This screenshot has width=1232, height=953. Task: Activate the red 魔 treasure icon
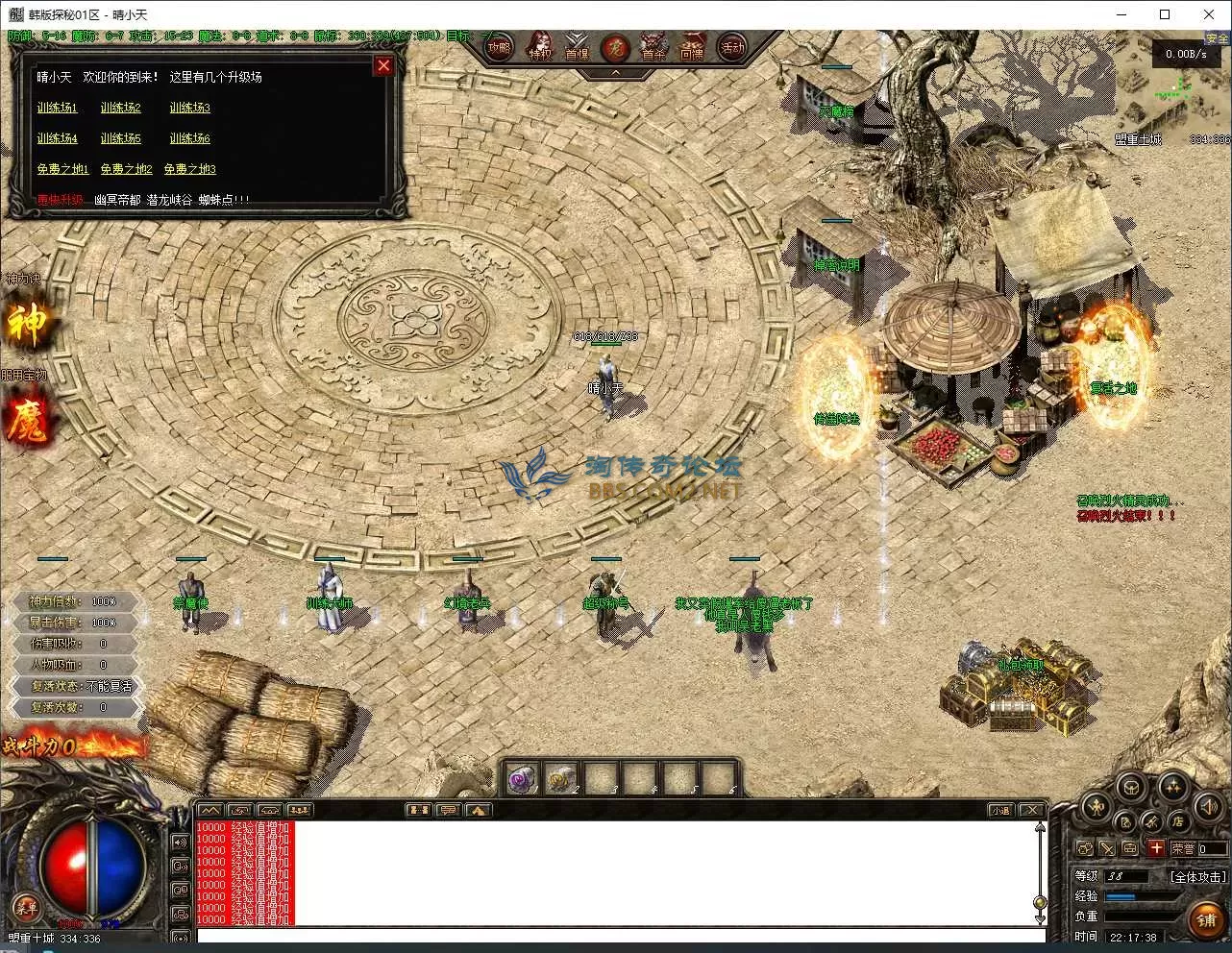[26, 421]
